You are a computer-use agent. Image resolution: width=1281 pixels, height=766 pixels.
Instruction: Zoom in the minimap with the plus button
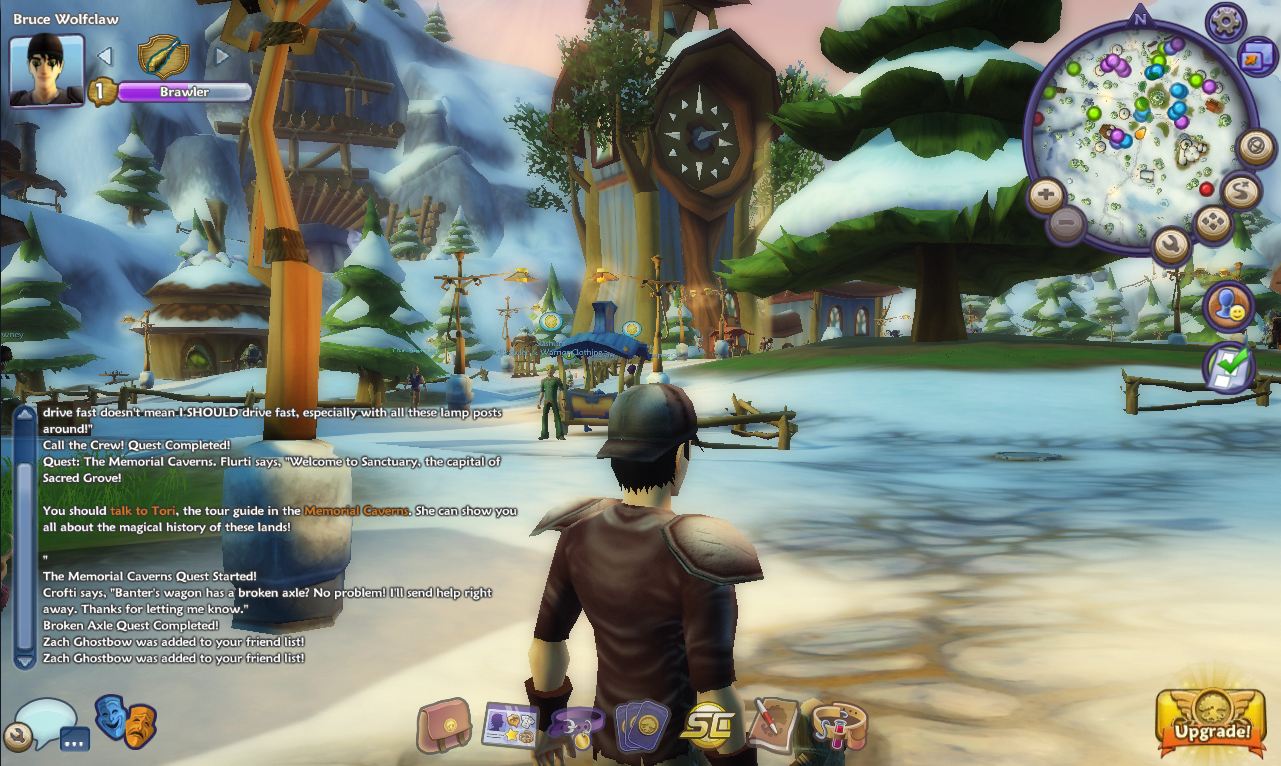(1045, 195)
